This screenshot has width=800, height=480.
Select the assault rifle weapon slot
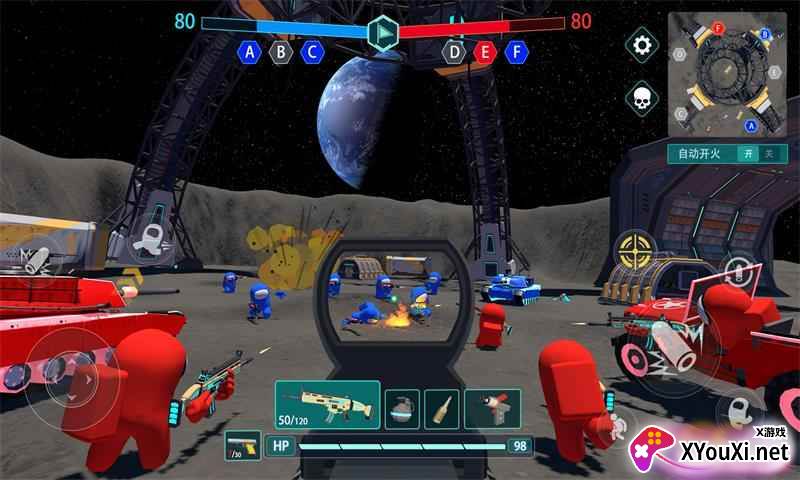(x=327, y=406)
